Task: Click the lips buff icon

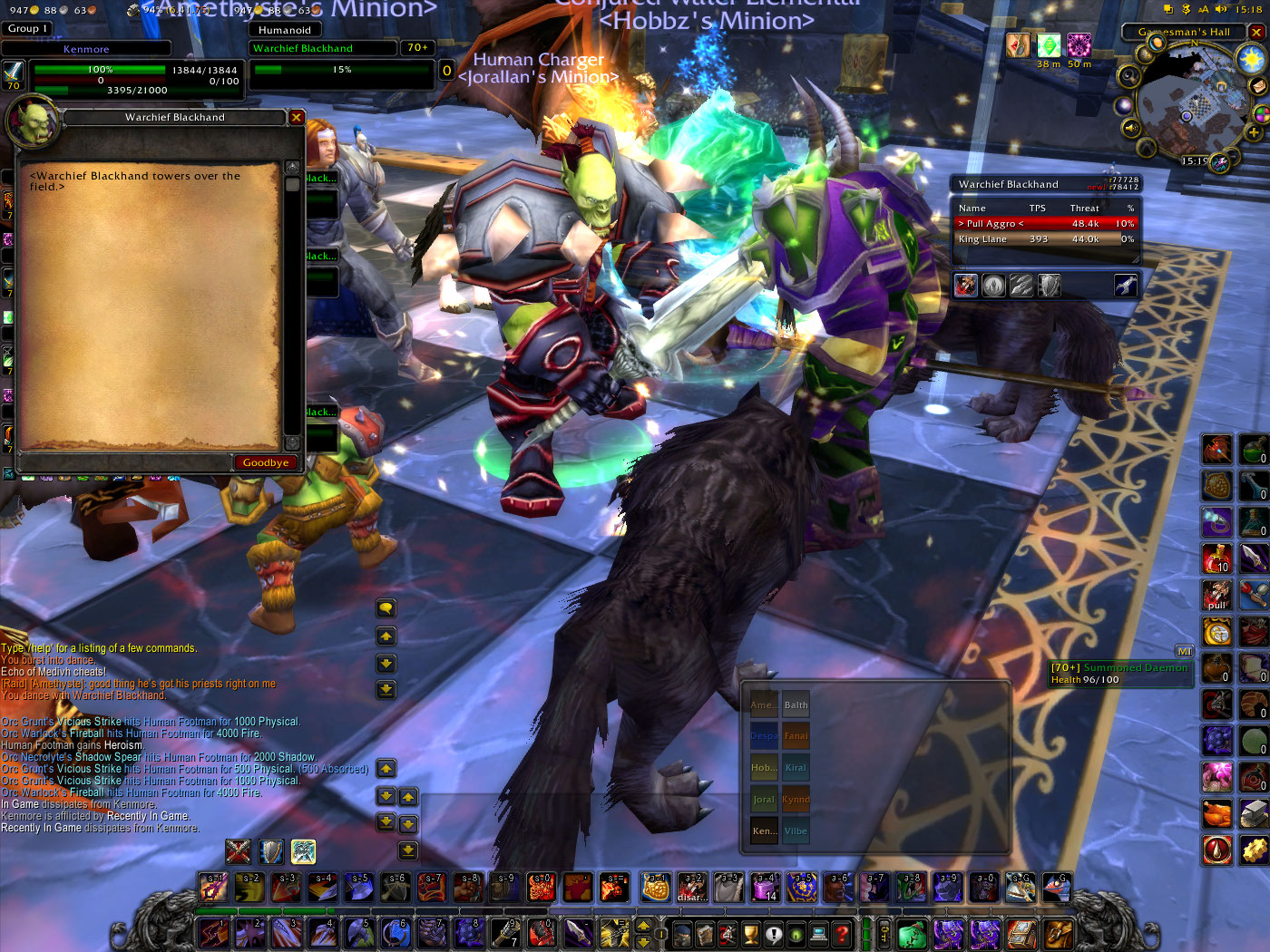Action: pos(1017,44)
